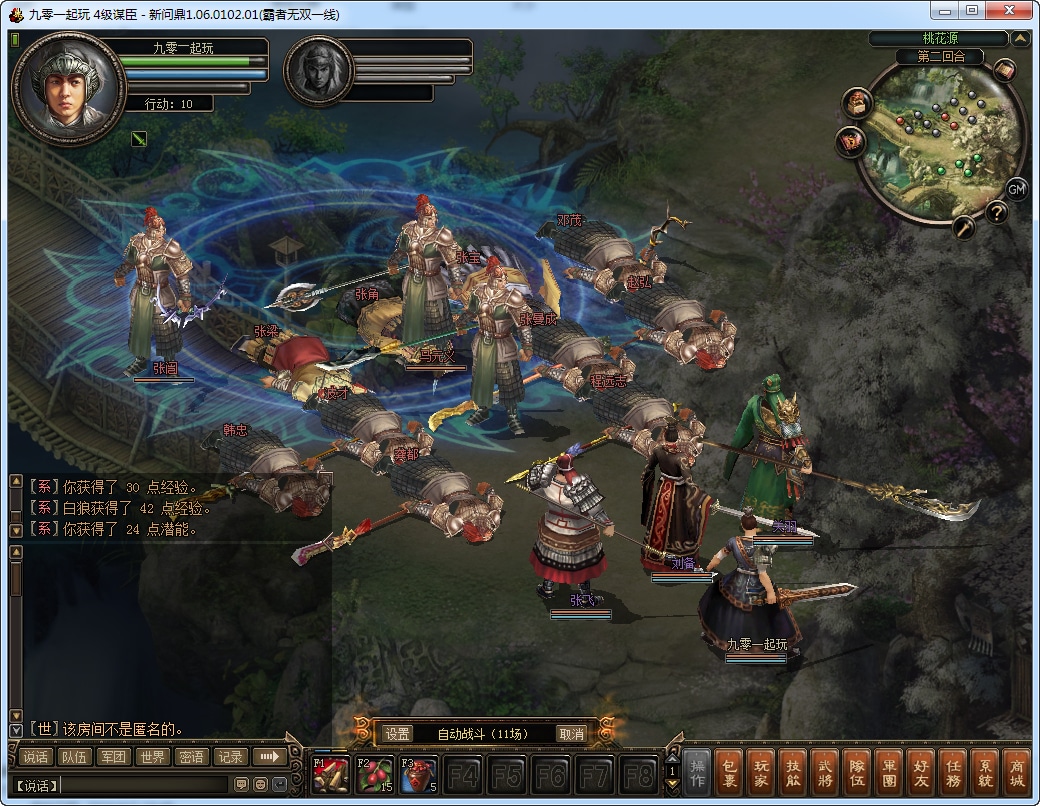Open the 好友 friends list

tap(918, 774)
